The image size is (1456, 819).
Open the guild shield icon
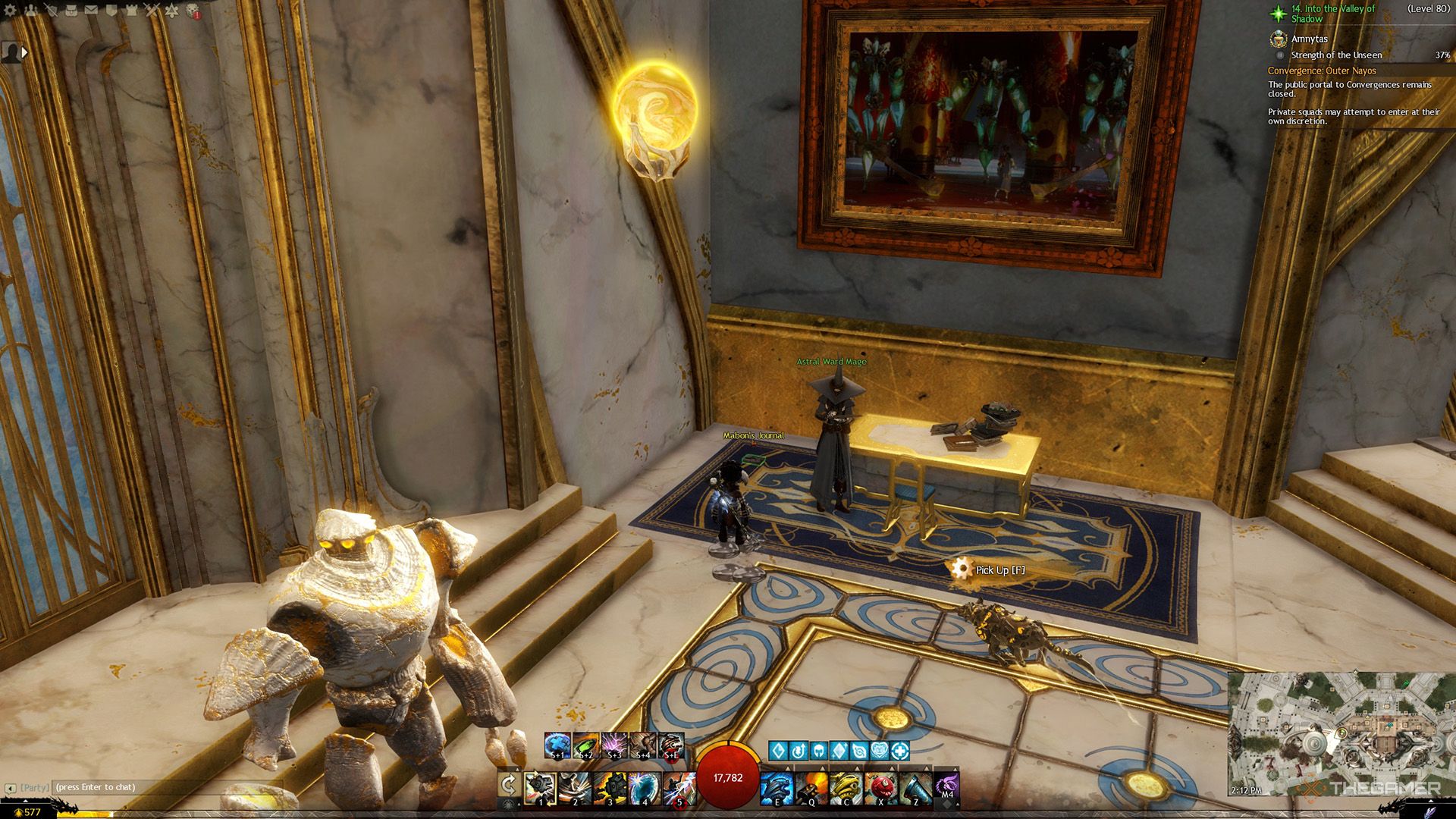coord(111,11)
